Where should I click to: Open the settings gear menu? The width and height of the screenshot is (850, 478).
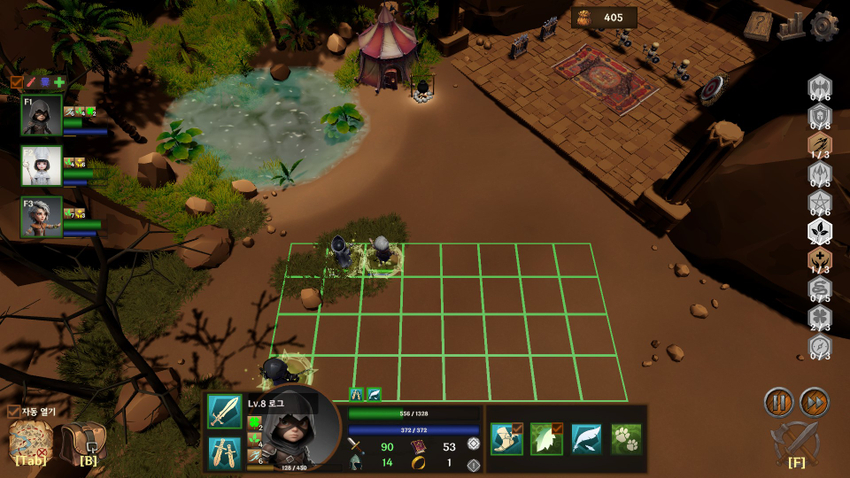pos(823,26)
